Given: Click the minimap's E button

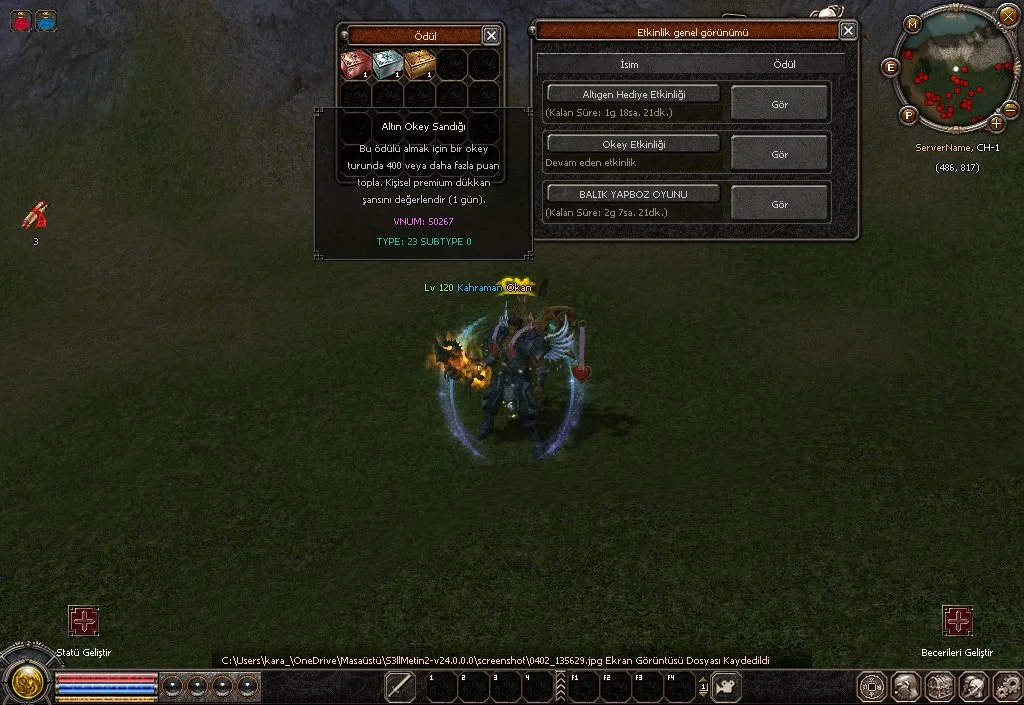Looking at the screenshot, I should (x=891, y=67).
